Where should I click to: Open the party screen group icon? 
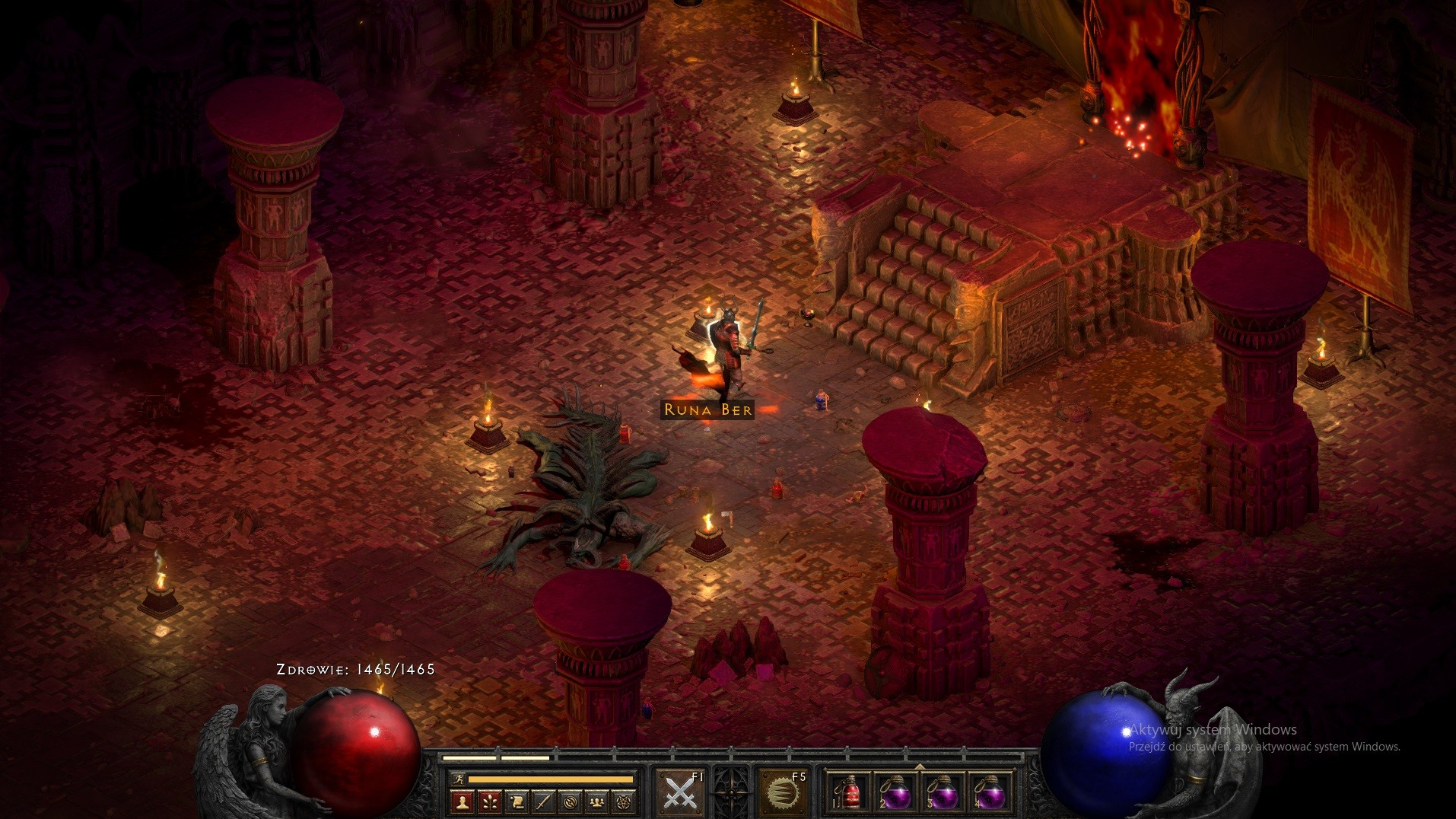click(x=597, y=801)
